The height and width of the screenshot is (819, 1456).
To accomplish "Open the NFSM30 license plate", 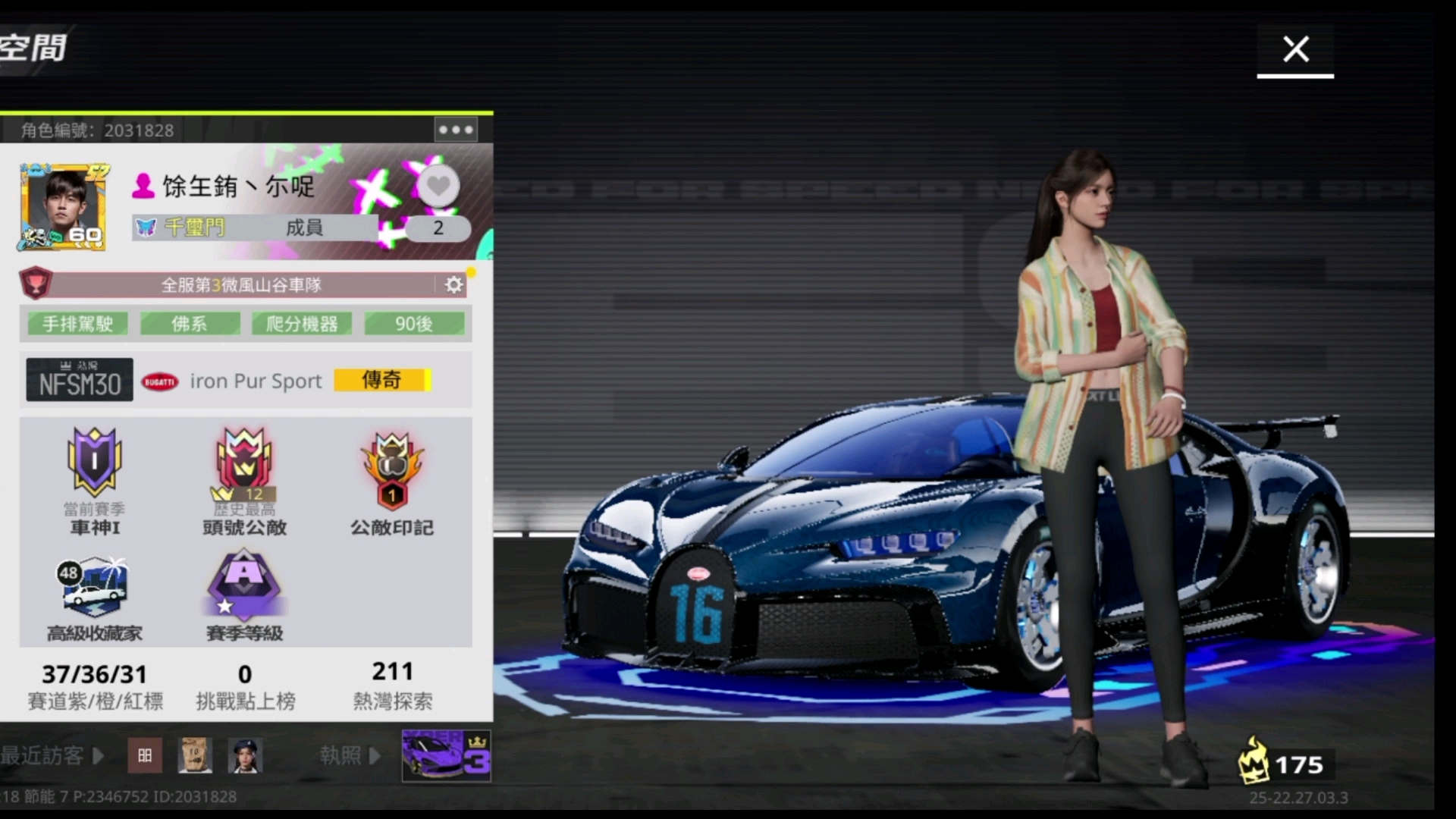I will [x=80, y=380].
